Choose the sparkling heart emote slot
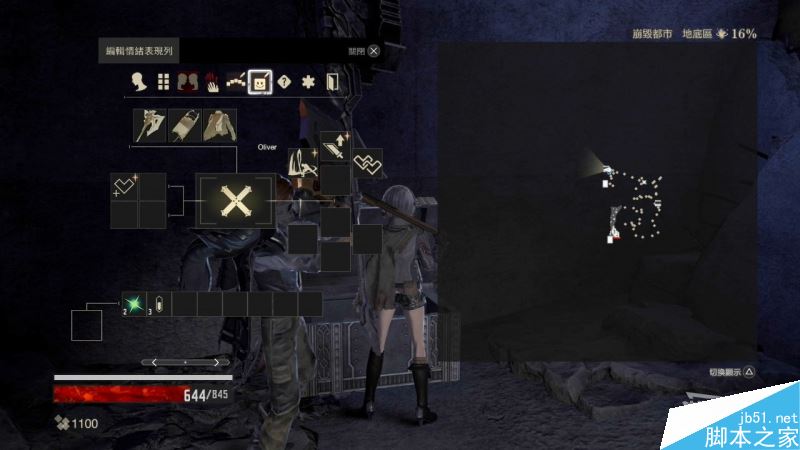Screen dimensions: 800x450 pyautogui.click(x=125, y=186)
